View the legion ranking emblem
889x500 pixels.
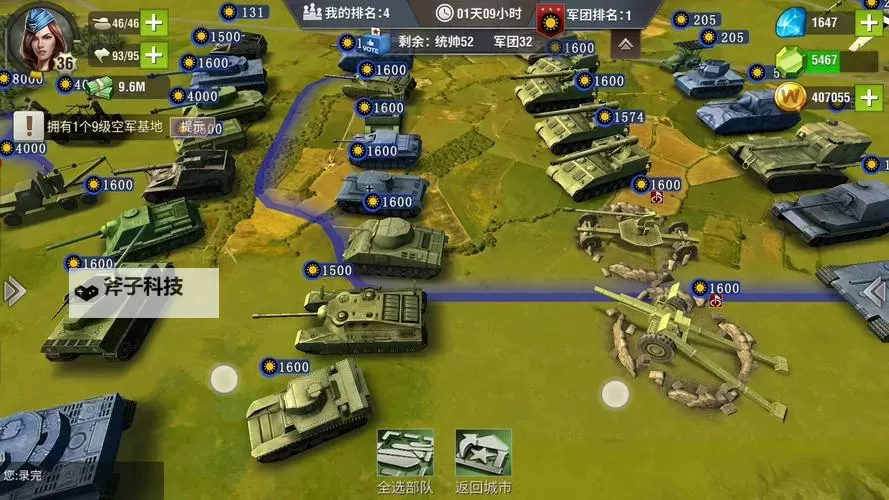pyautogui.click(x=548, y=16)
